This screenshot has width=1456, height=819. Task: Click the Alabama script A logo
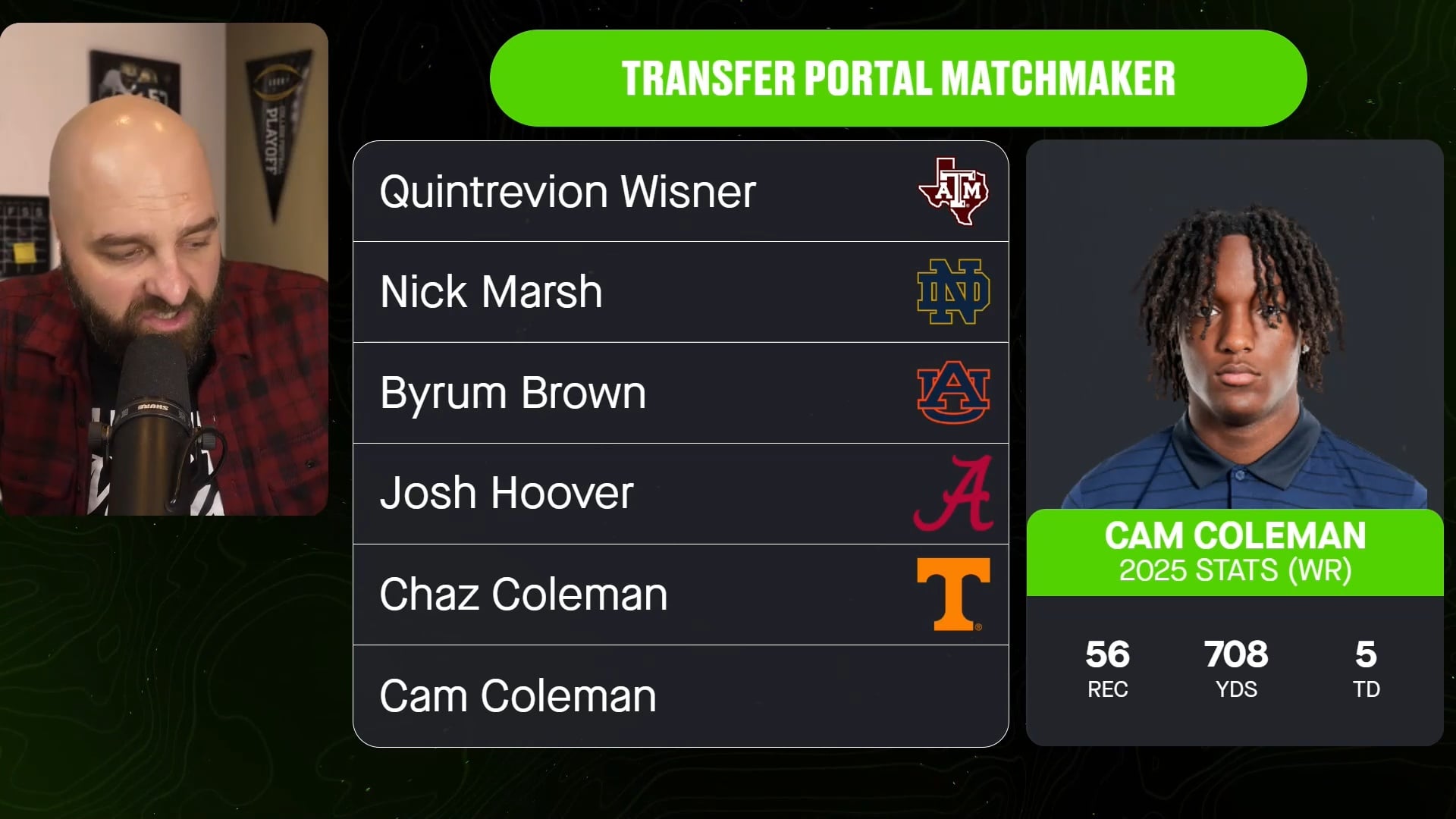(953, 493)
